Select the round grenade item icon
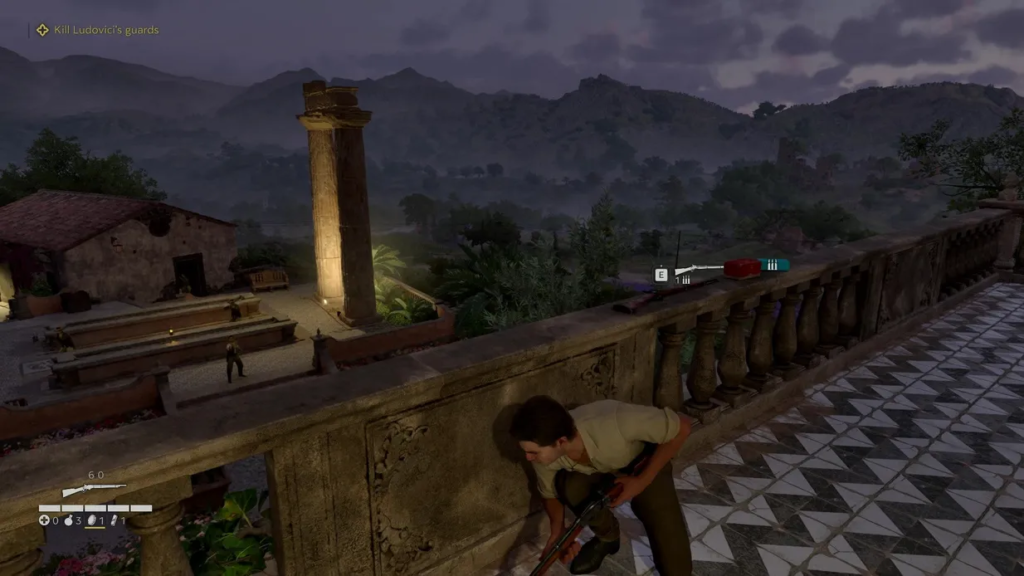Image resolution: width=1024 pixels, height=576 pixels. click(67, 520)
